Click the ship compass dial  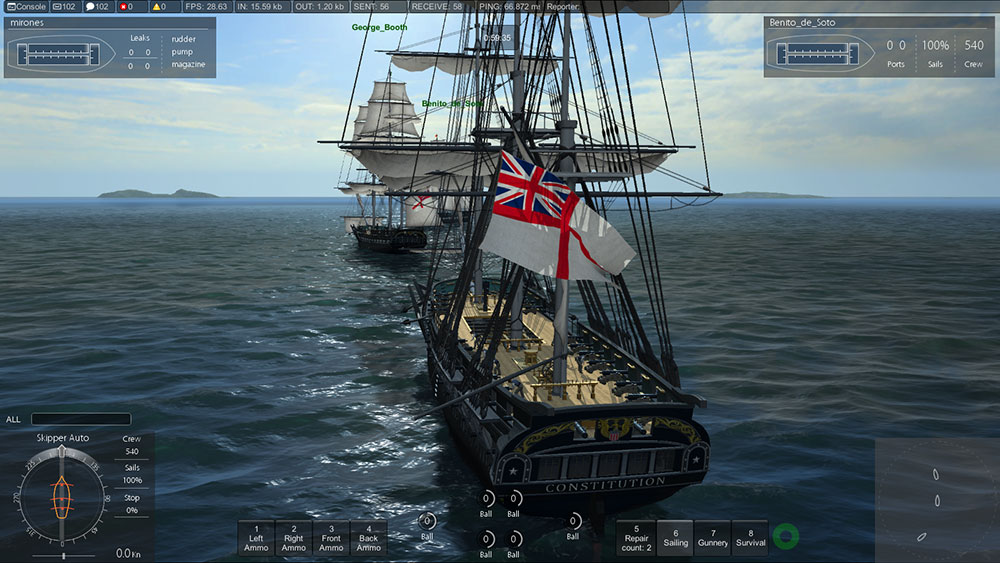63,495
